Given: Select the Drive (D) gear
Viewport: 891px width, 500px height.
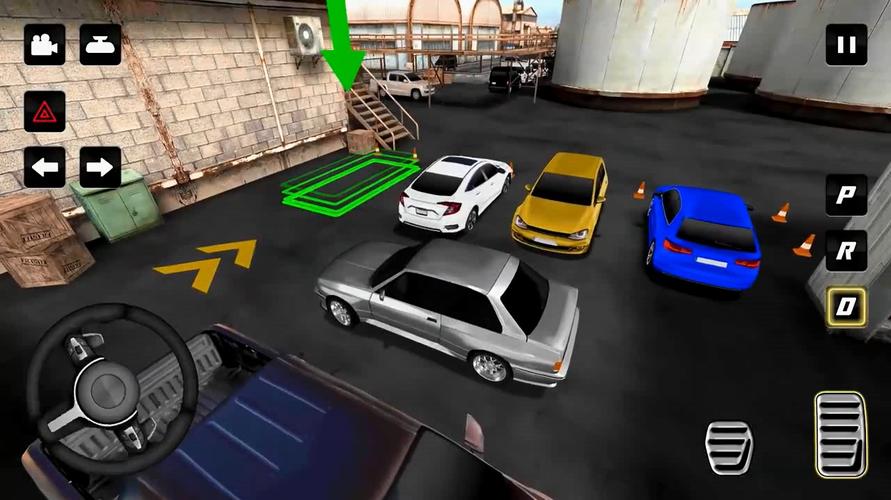Looking at the screenshot, I should pyautogui.click(x=846, y=306).
